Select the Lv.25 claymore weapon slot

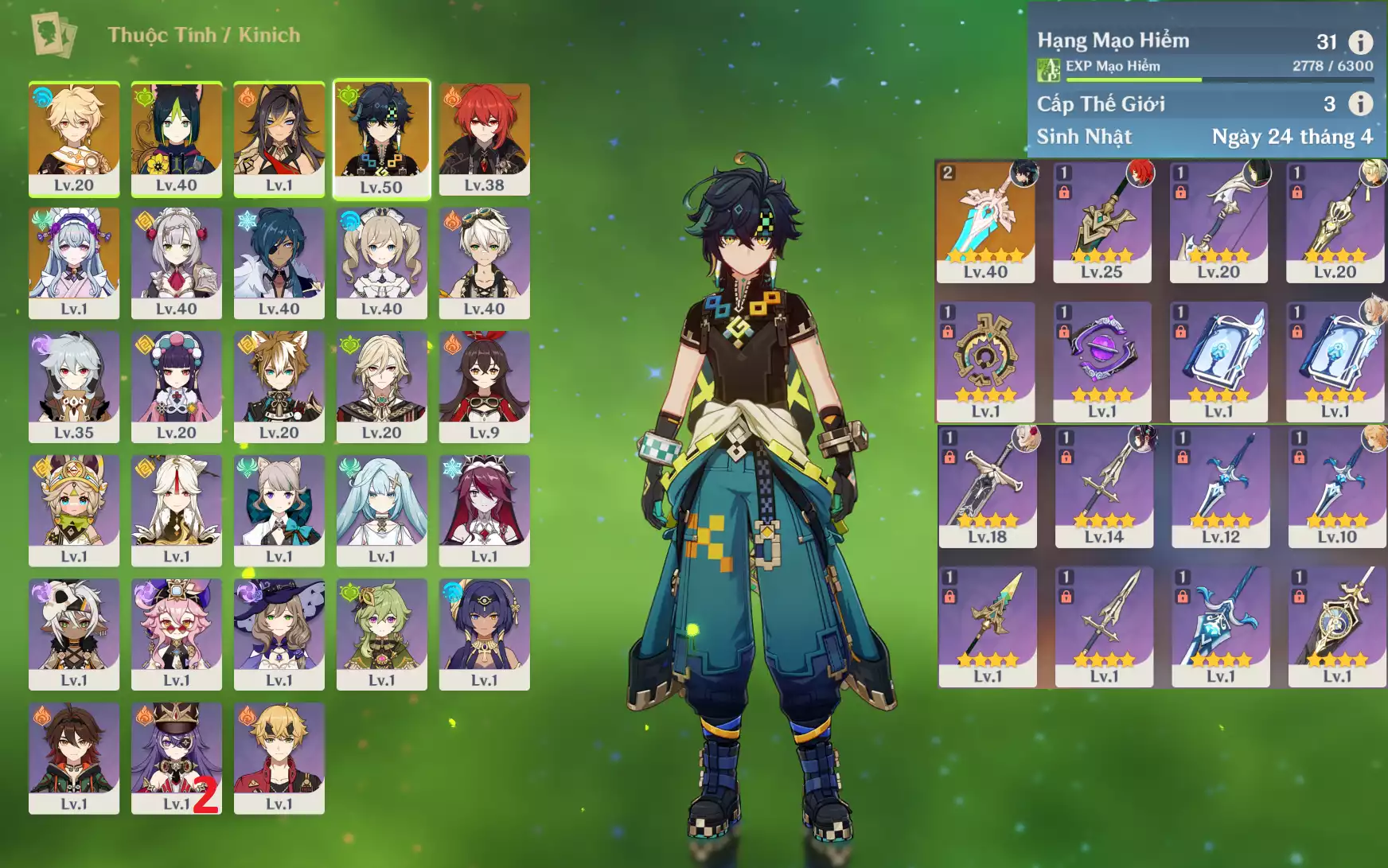[1101, 221]
